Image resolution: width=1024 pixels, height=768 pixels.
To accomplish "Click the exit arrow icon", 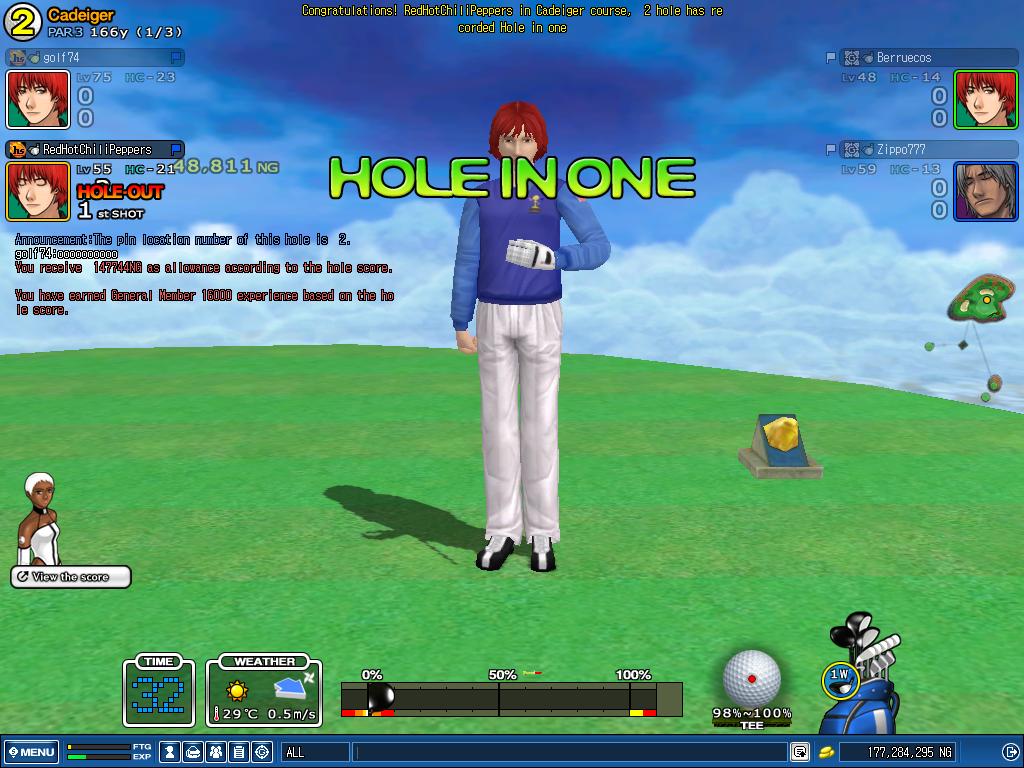I will pos(1010,752).
